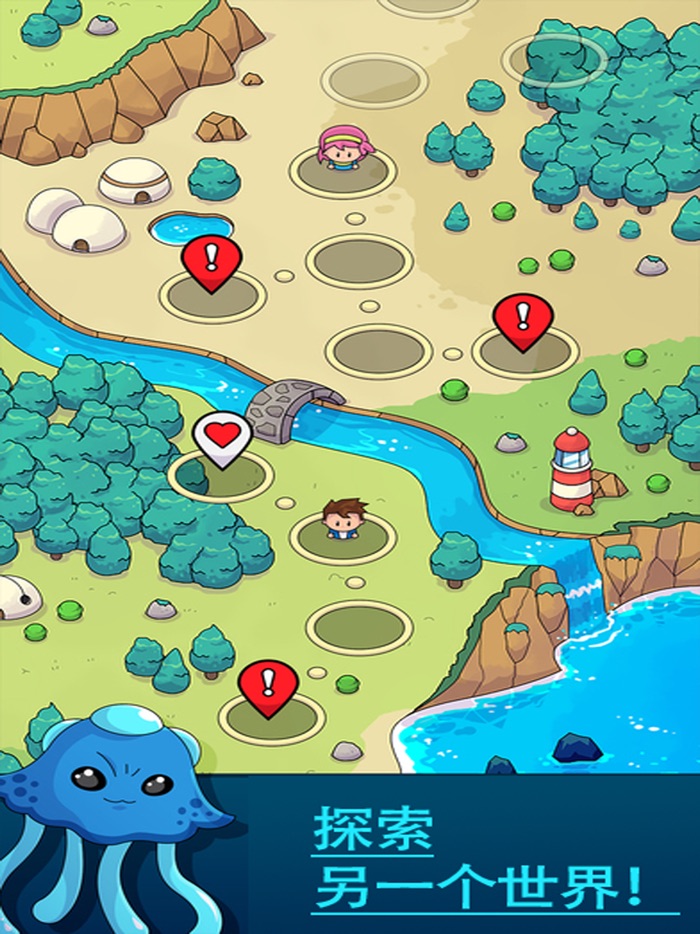Tap the red exclamation marker near the lighthouse
700x934 pixels.
click(523, 319)
